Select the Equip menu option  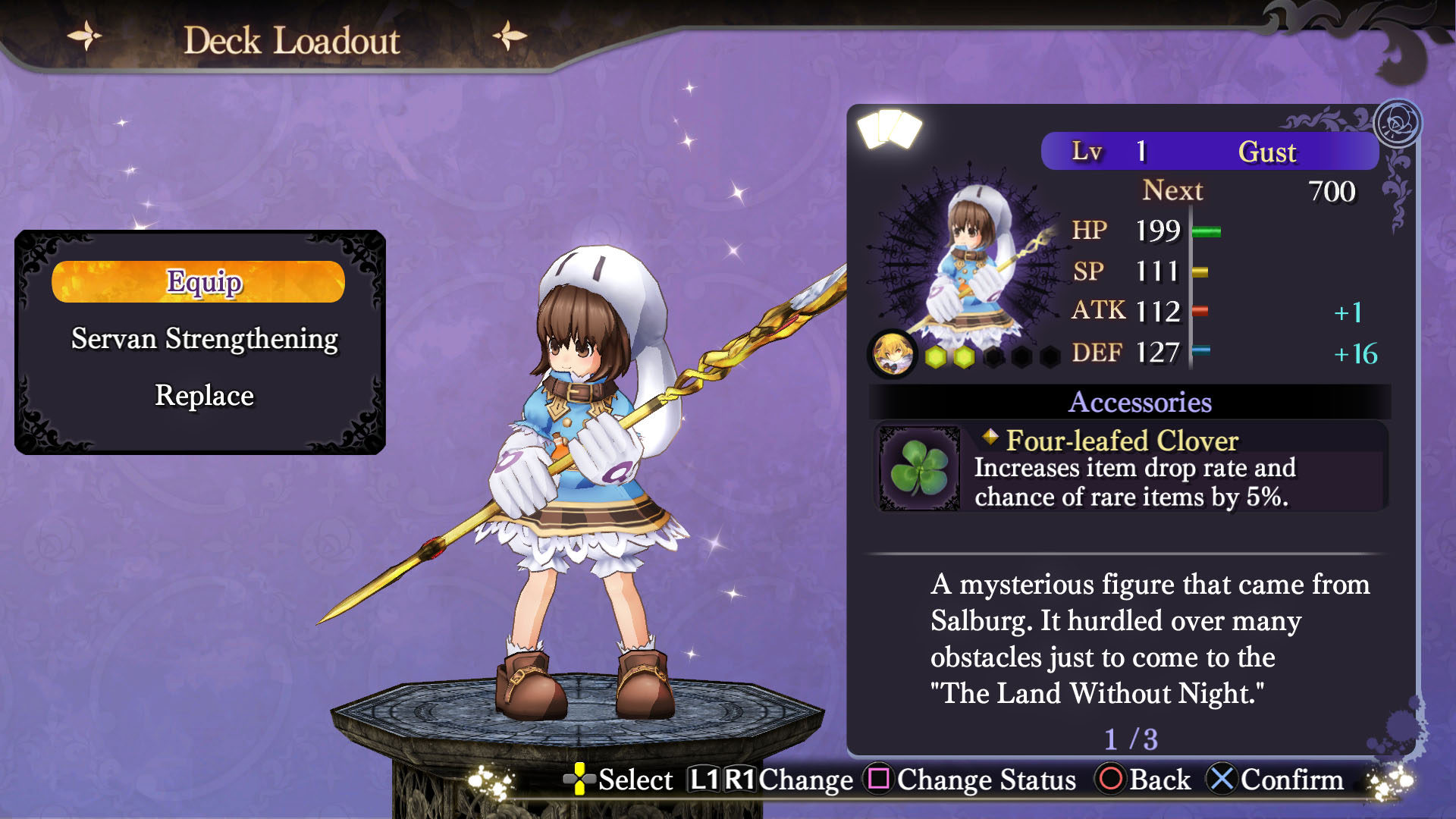point(199,282)
